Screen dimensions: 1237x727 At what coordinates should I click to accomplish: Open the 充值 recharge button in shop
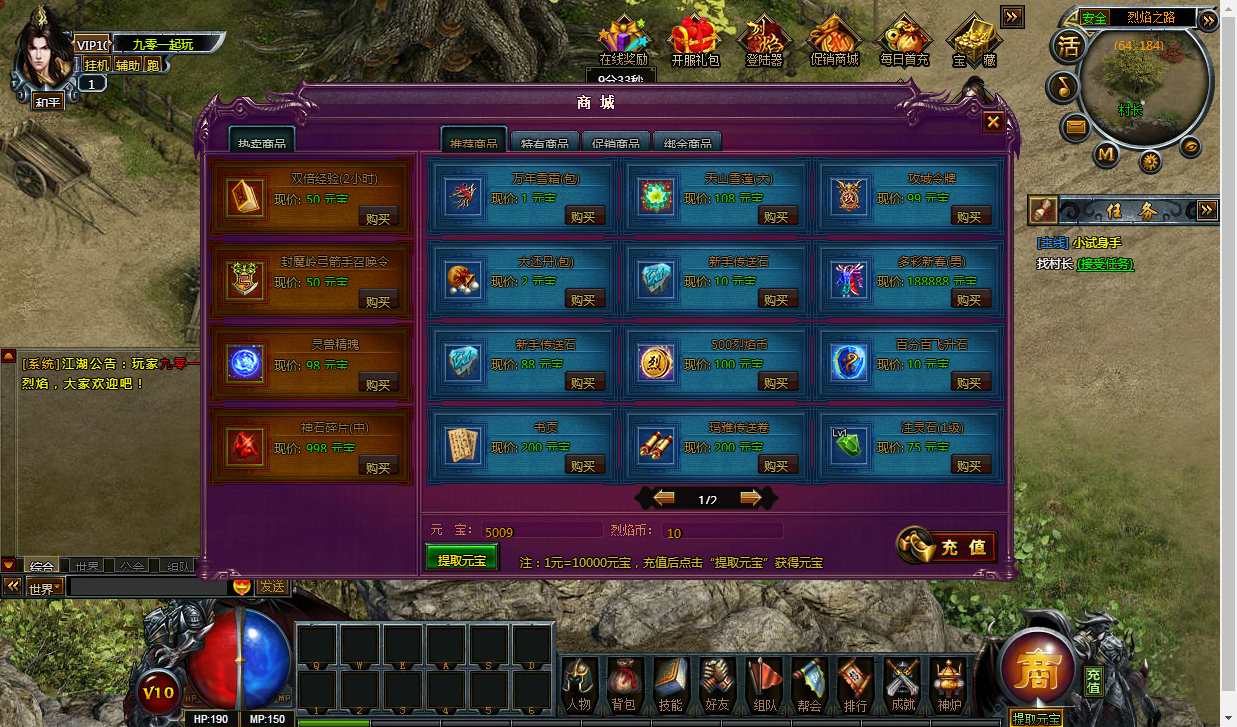coord(947,546)
